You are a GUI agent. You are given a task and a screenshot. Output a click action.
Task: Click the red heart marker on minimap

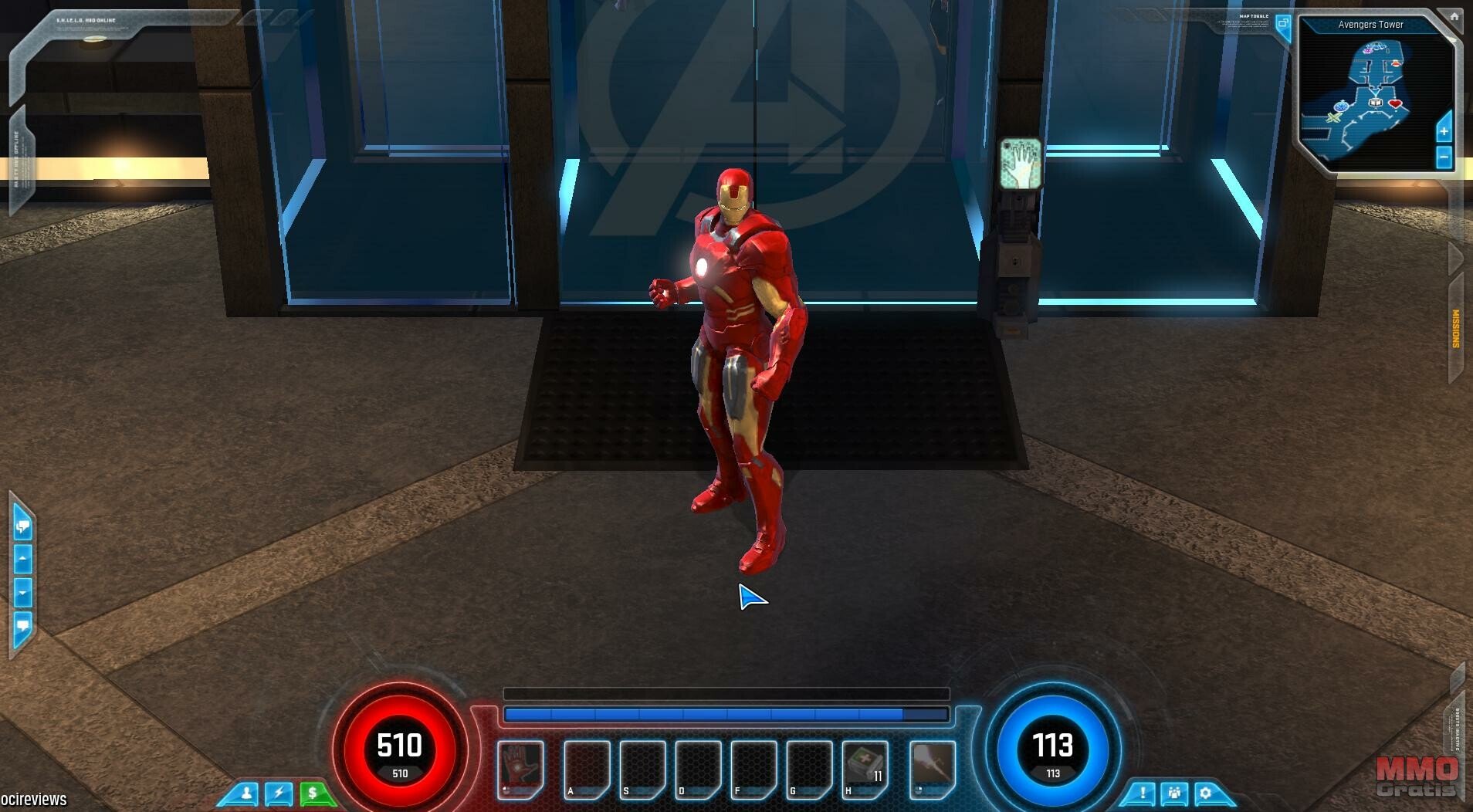(x=1395, y=103)
